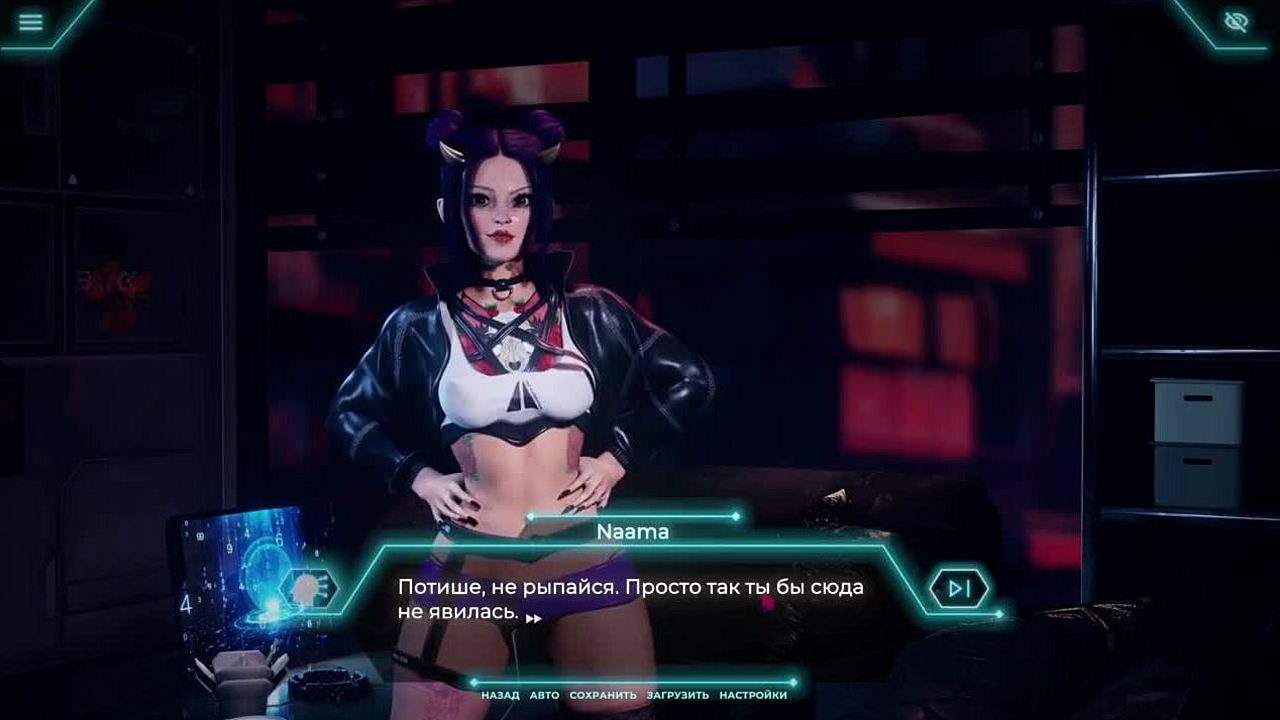This screenshot has height=720, width=1280.
Task: Go back with the НАЗАД button
Action: pos(500,695)
